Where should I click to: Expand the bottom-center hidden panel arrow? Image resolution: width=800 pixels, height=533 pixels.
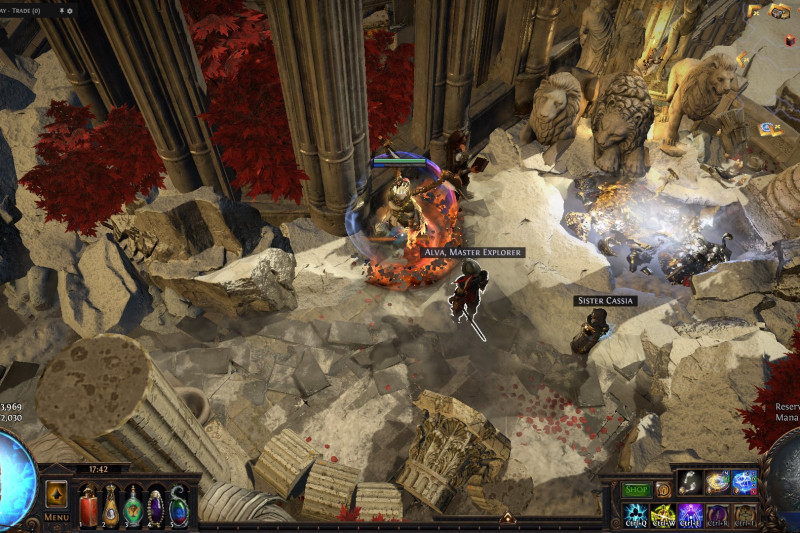pos(507,518)
